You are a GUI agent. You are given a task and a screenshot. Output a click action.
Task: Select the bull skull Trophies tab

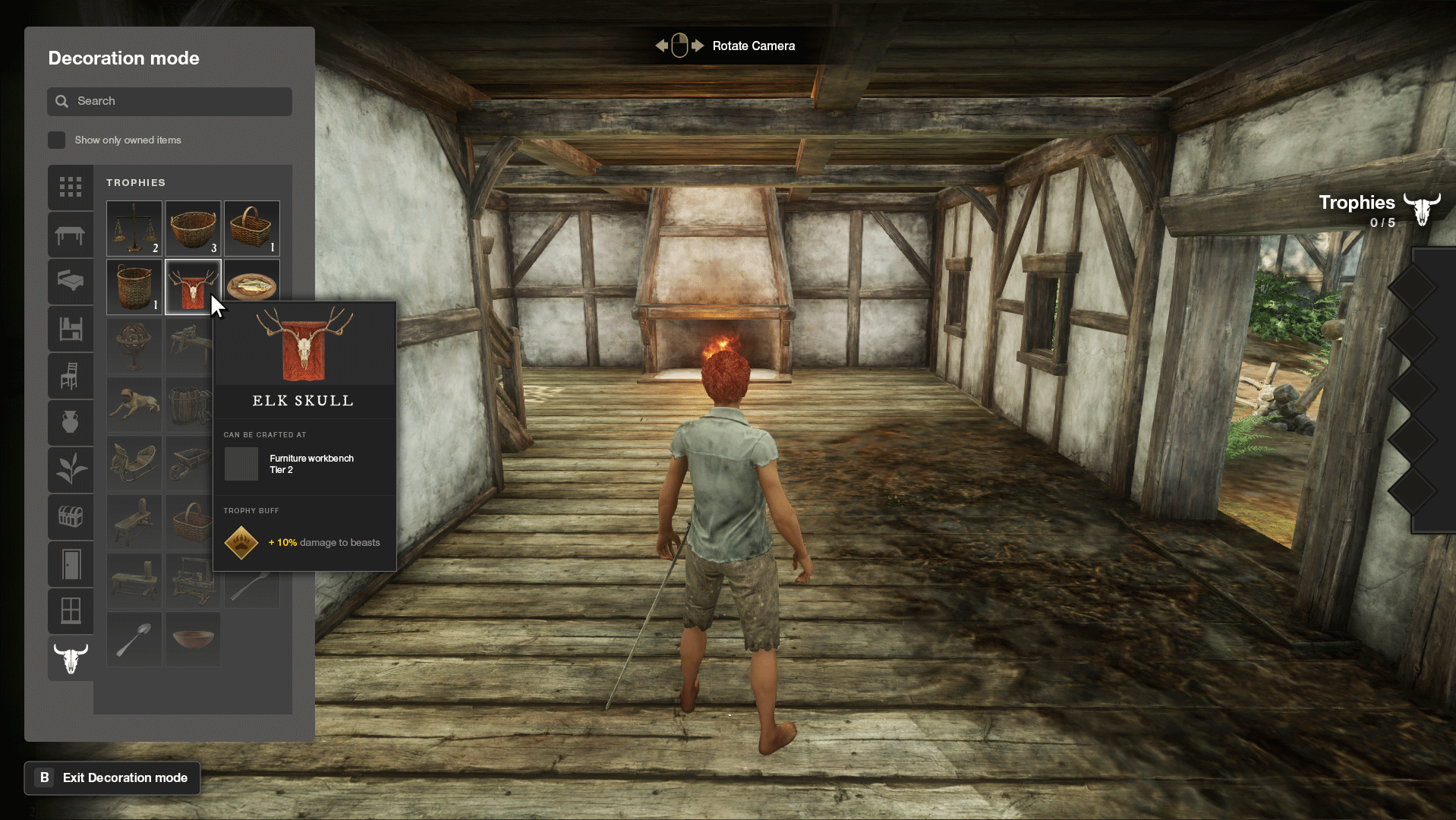(x=71, y=658)
